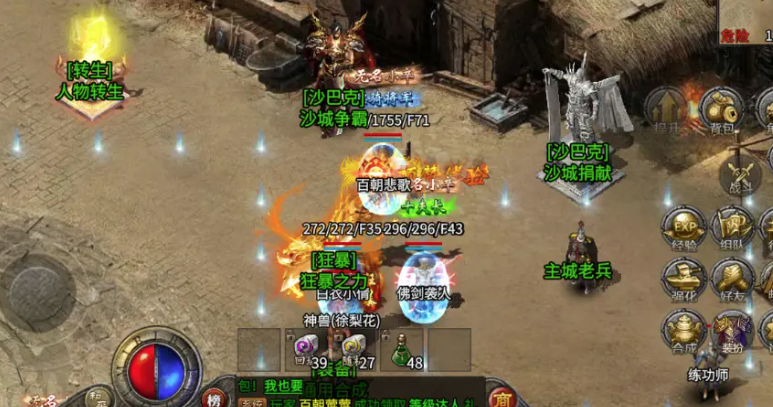Show the 好友 friends handshake icon

733,277
